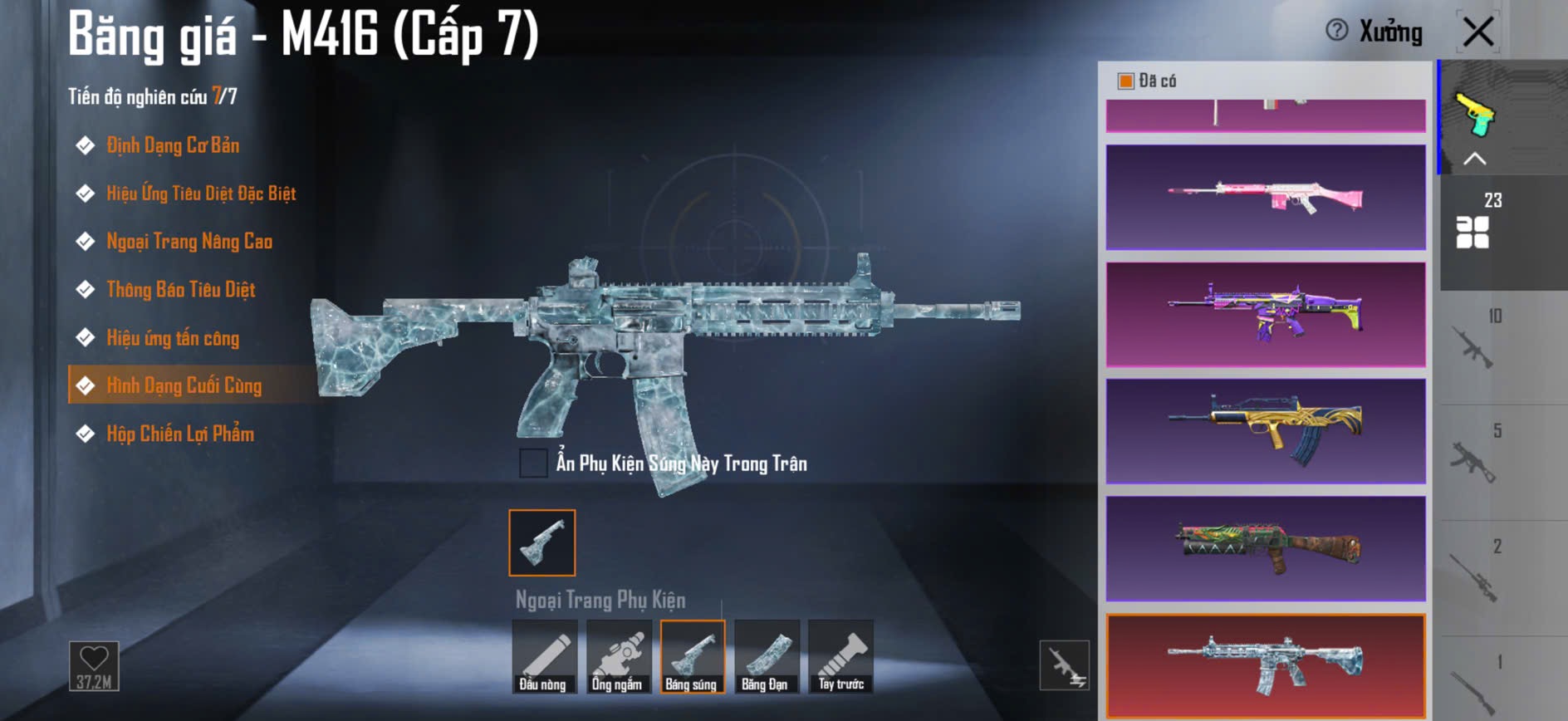The height and width of the screenshot is (721, 1568).
Task: Open Thông Báo Tiêu Diệt entry
Action: pyautogui.click(x=180, y=290)
